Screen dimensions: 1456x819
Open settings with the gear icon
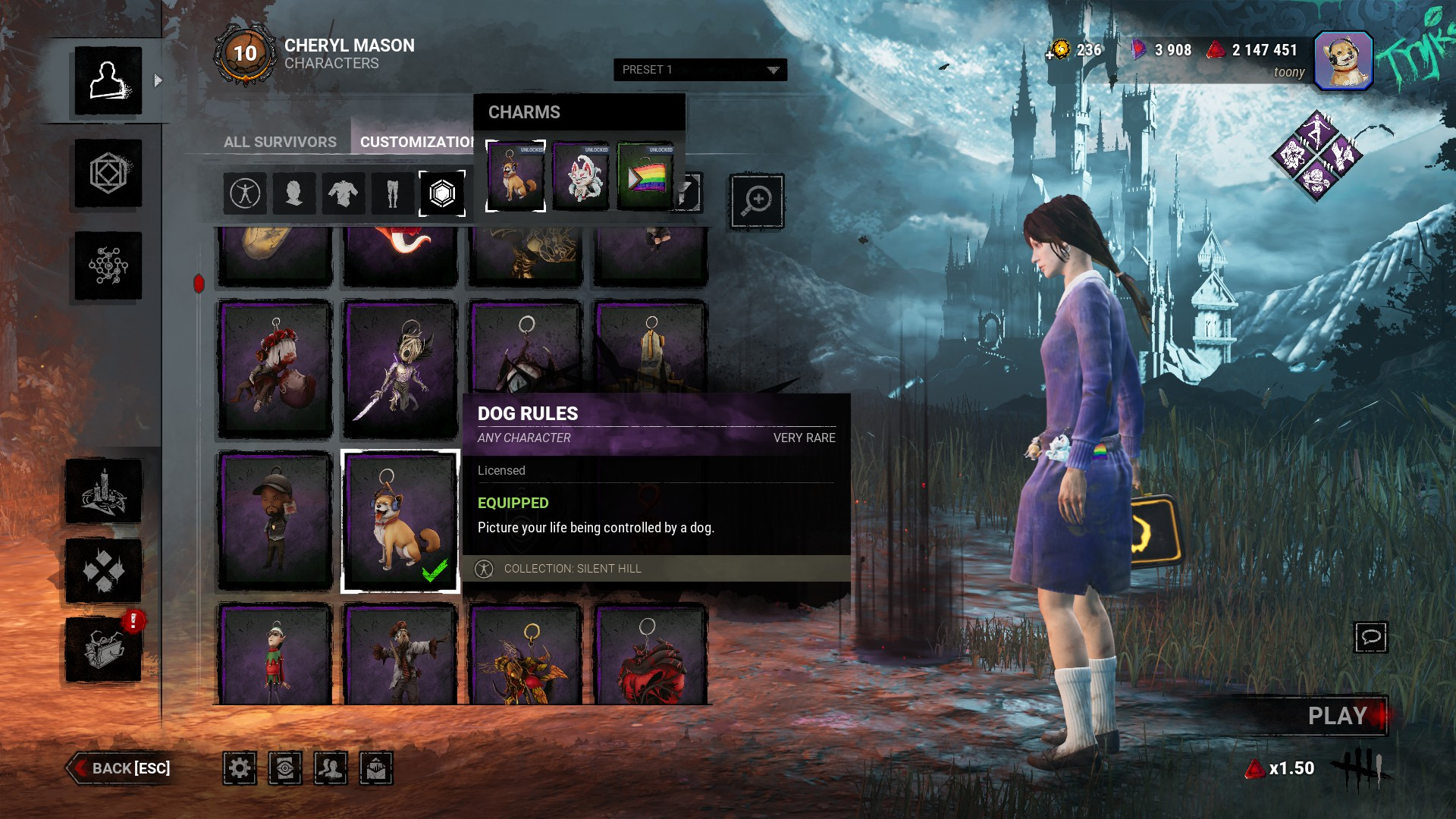pyautogui.click(x=240, y=768)
